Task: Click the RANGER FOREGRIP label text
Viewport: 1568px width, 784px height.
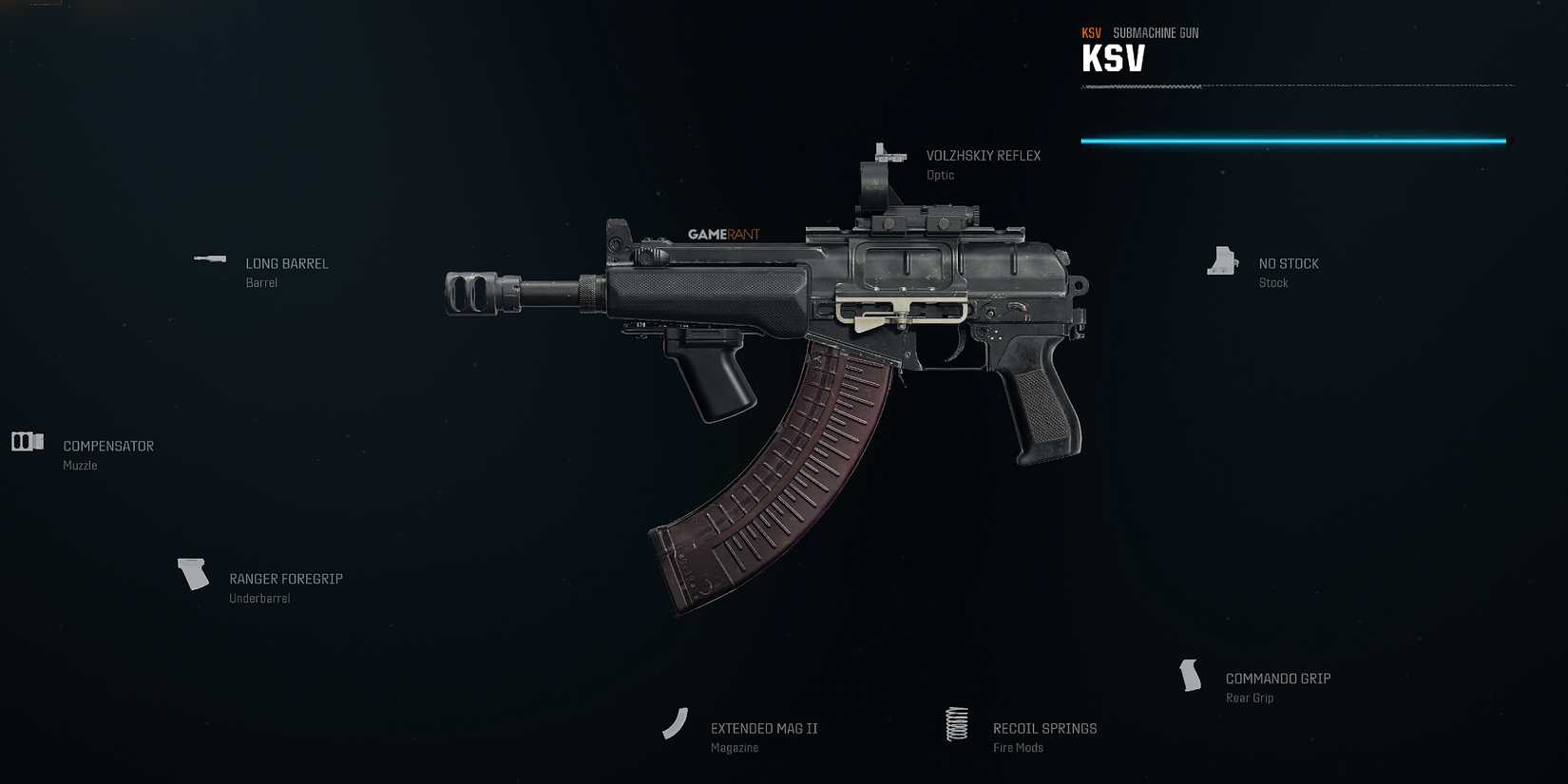Action: (286, 578)
